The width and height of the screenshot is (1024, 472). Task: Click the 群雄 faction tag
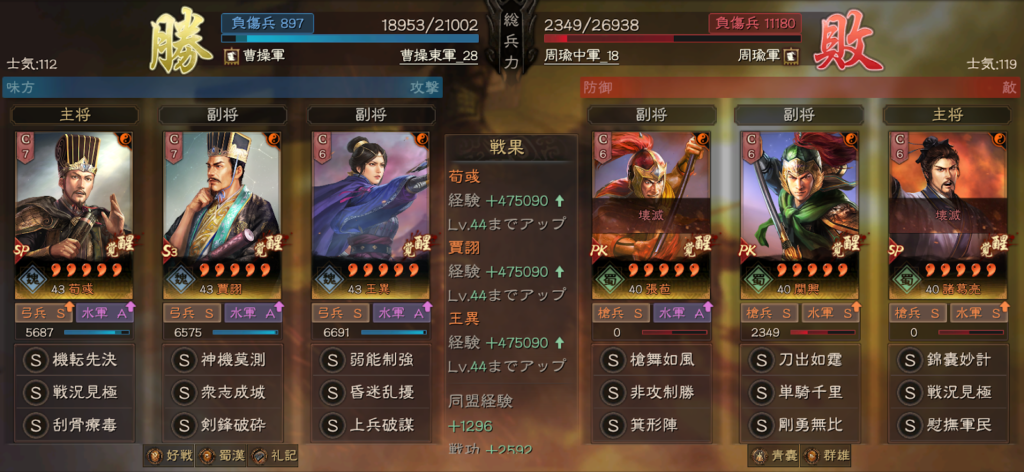[x=822, y=456]
